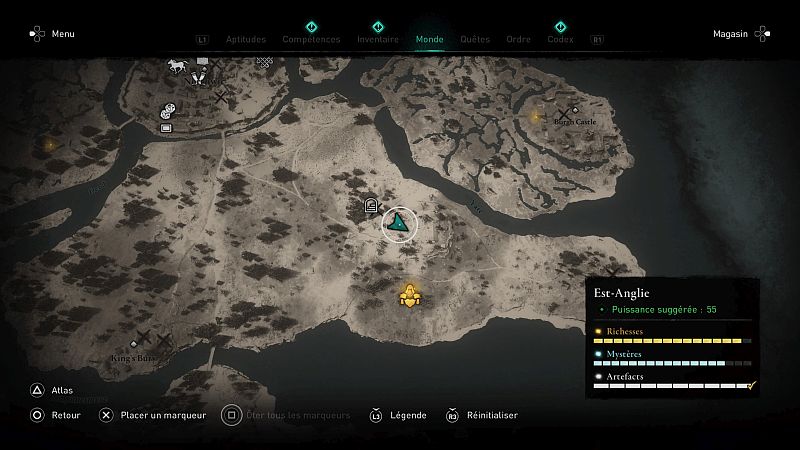The height and width of the screenshot is (450, 800).
Task: Click the Retour back option
Action: coord(55,415)
